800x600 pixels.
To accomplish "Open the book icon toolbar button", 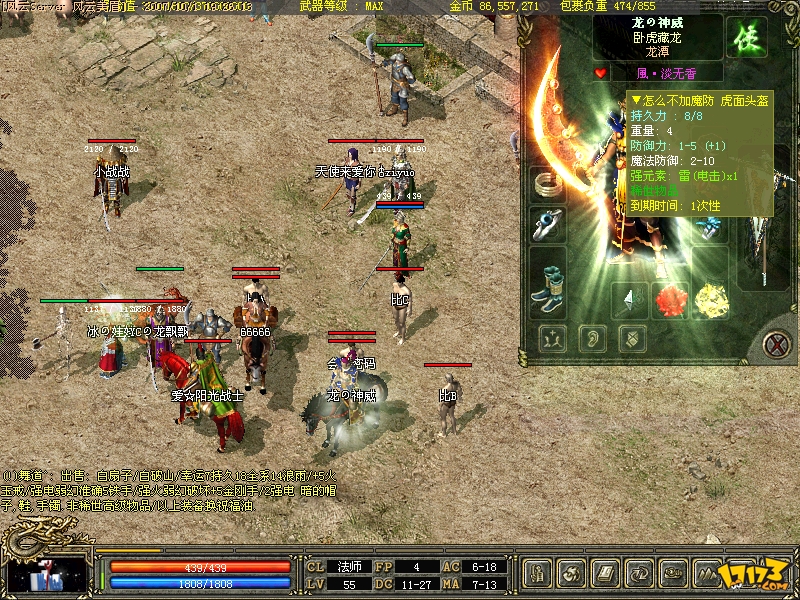I will [606, 574].
